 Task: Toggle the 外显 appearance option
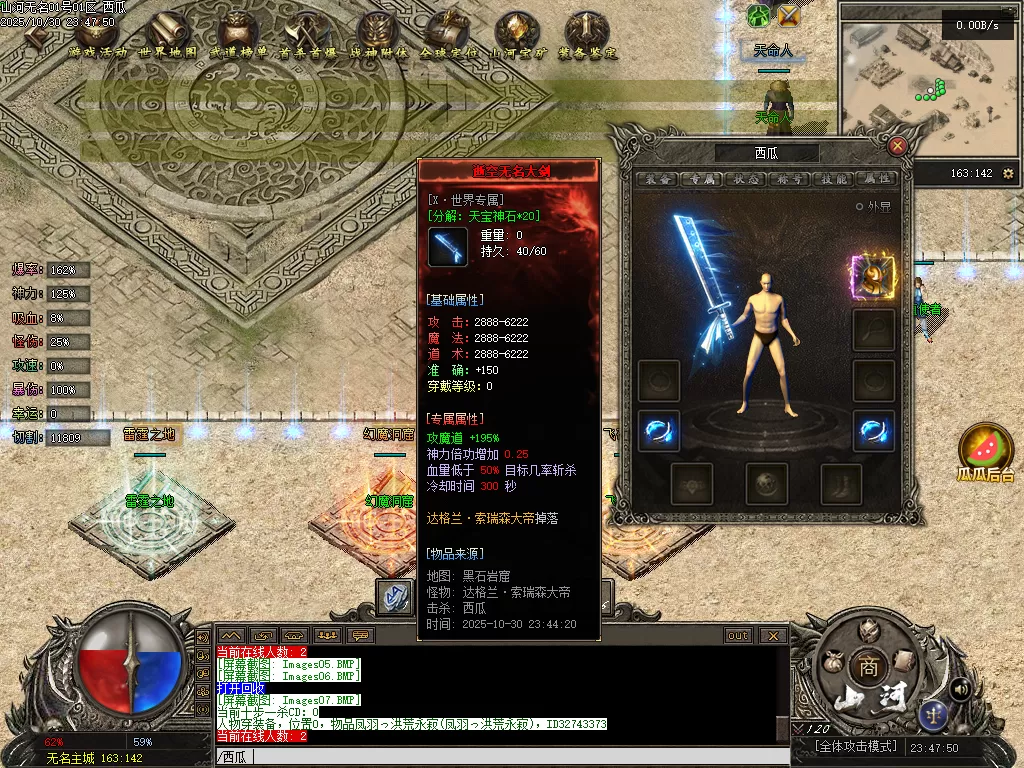859,207
